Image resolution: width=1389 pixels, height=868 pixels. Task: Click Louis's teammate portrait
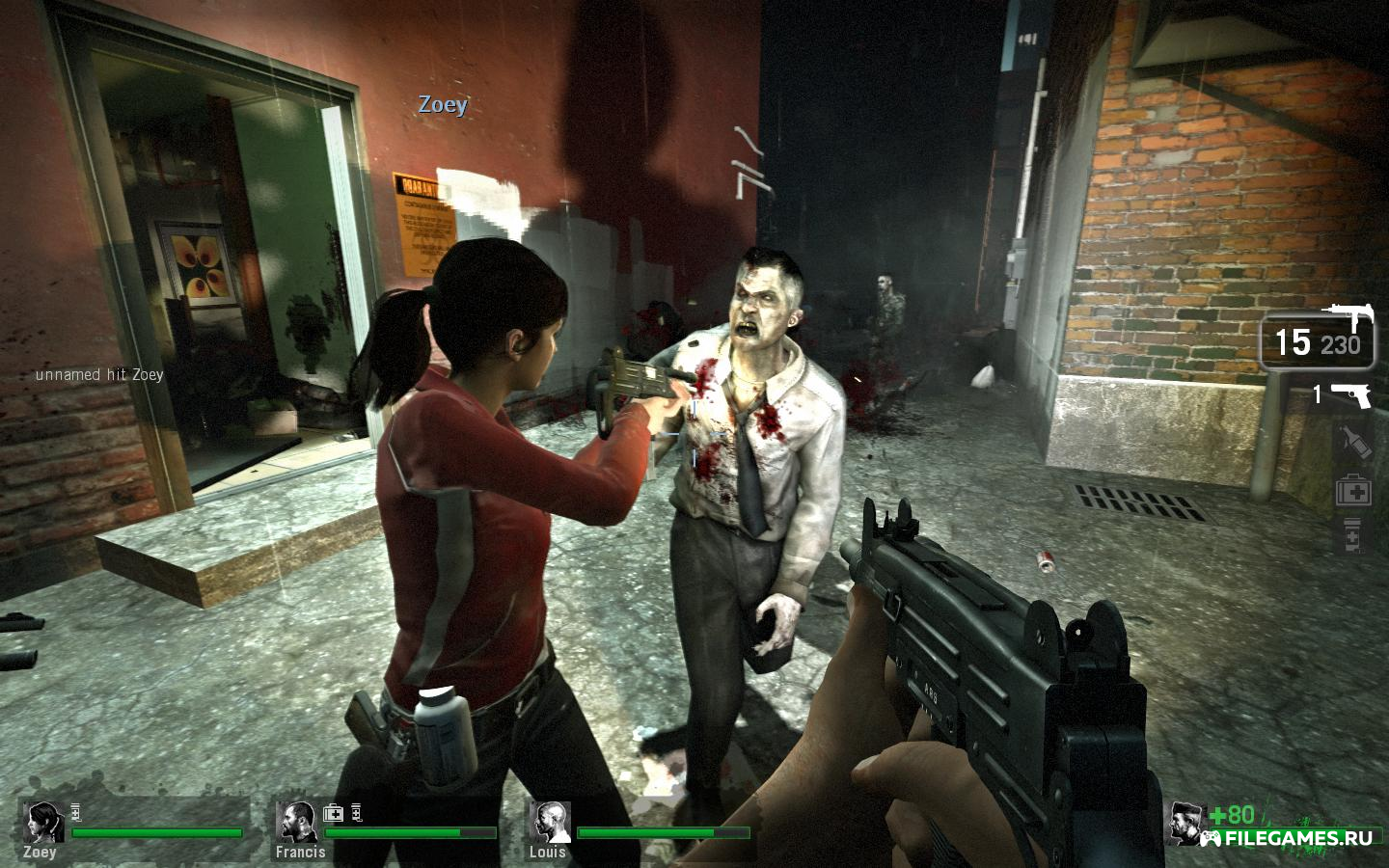pyautogui.click(x=548, y=821)
